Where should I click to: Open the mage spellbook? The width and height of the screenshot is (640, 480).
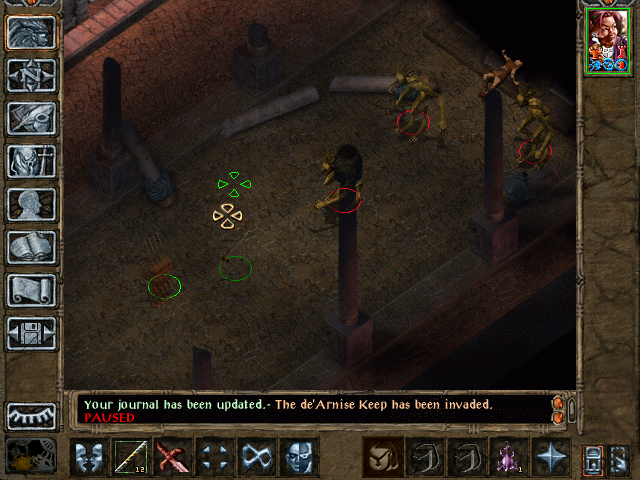(31, 247)
